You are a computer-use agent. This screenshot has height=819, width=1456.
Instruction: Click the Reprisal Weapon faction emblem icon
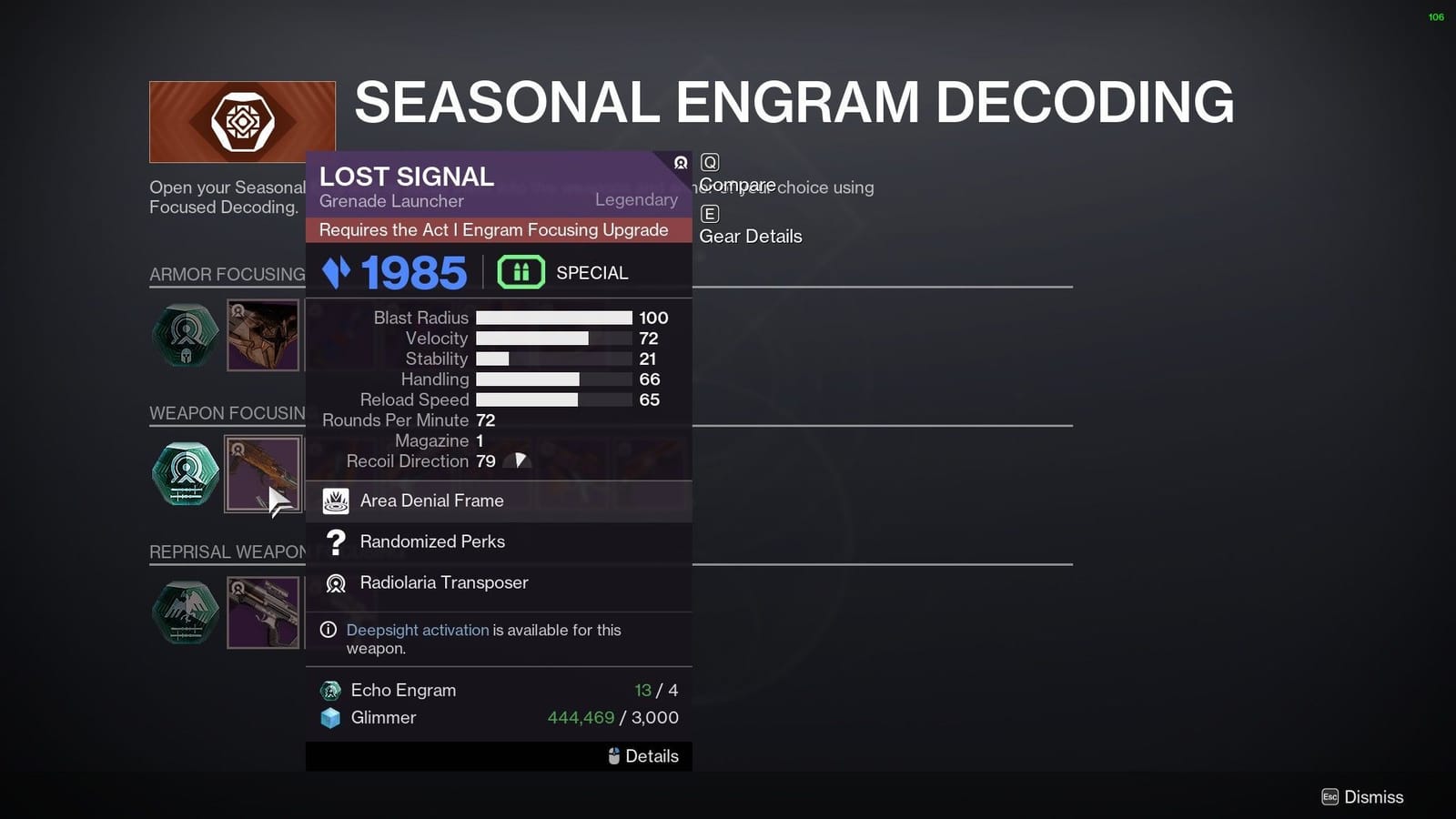click(186, 612)
